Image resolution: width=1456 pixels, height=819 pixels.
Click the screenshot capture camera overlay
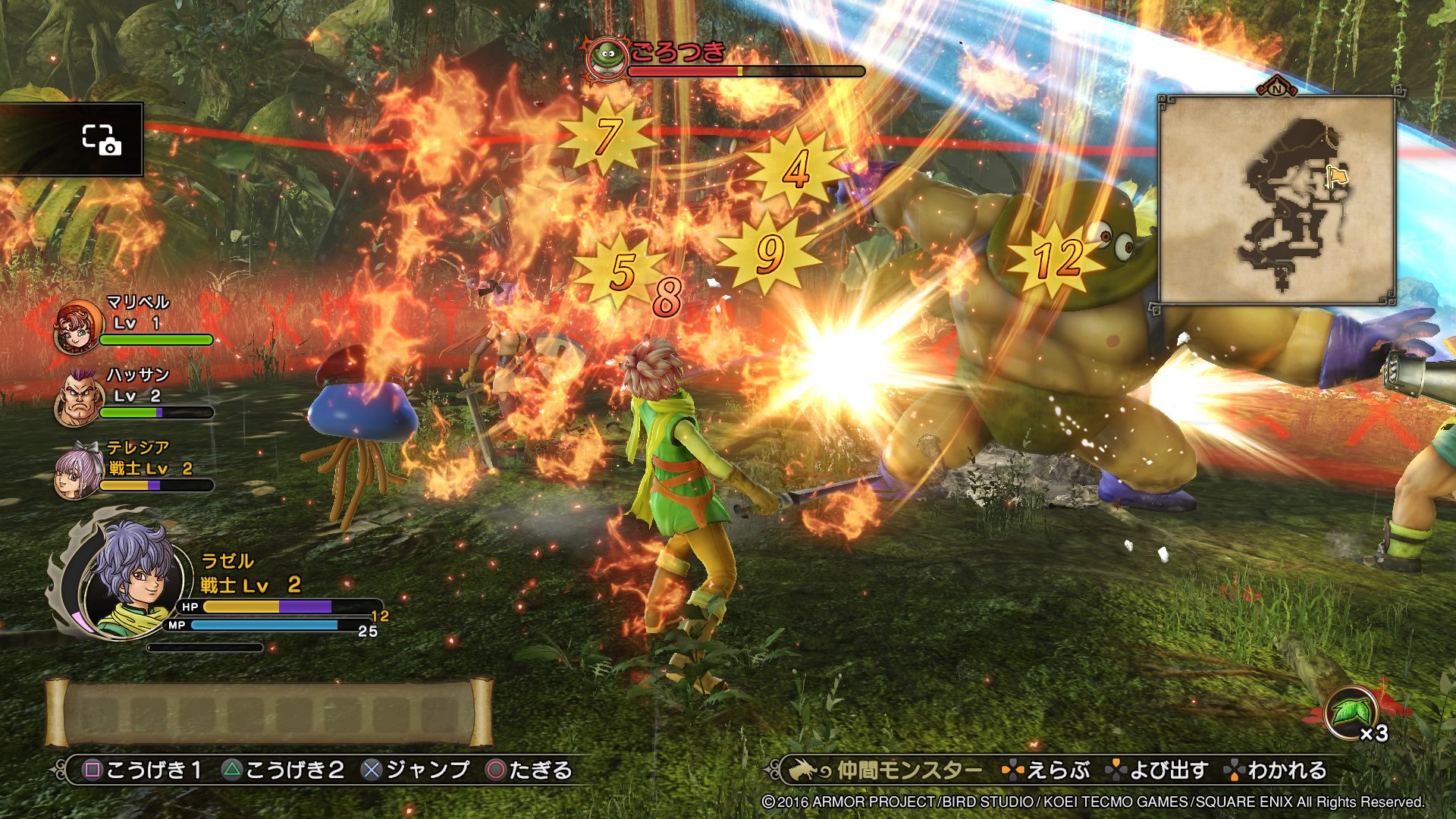[x=102, y=140]
